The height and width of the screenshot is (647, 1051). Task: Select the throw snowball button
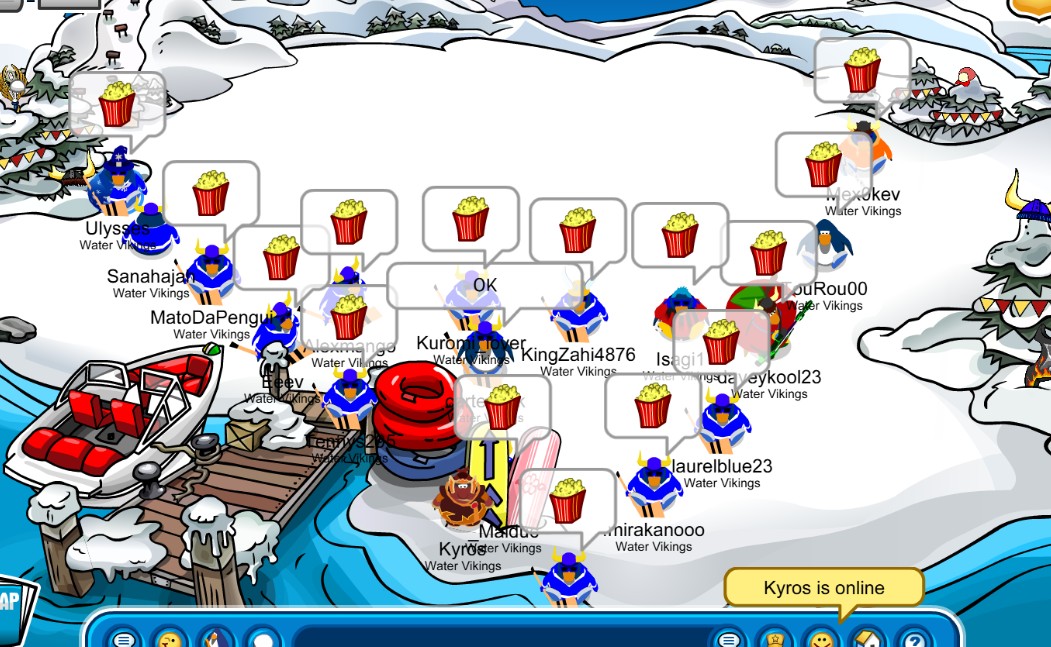click(x=262, y=638)
